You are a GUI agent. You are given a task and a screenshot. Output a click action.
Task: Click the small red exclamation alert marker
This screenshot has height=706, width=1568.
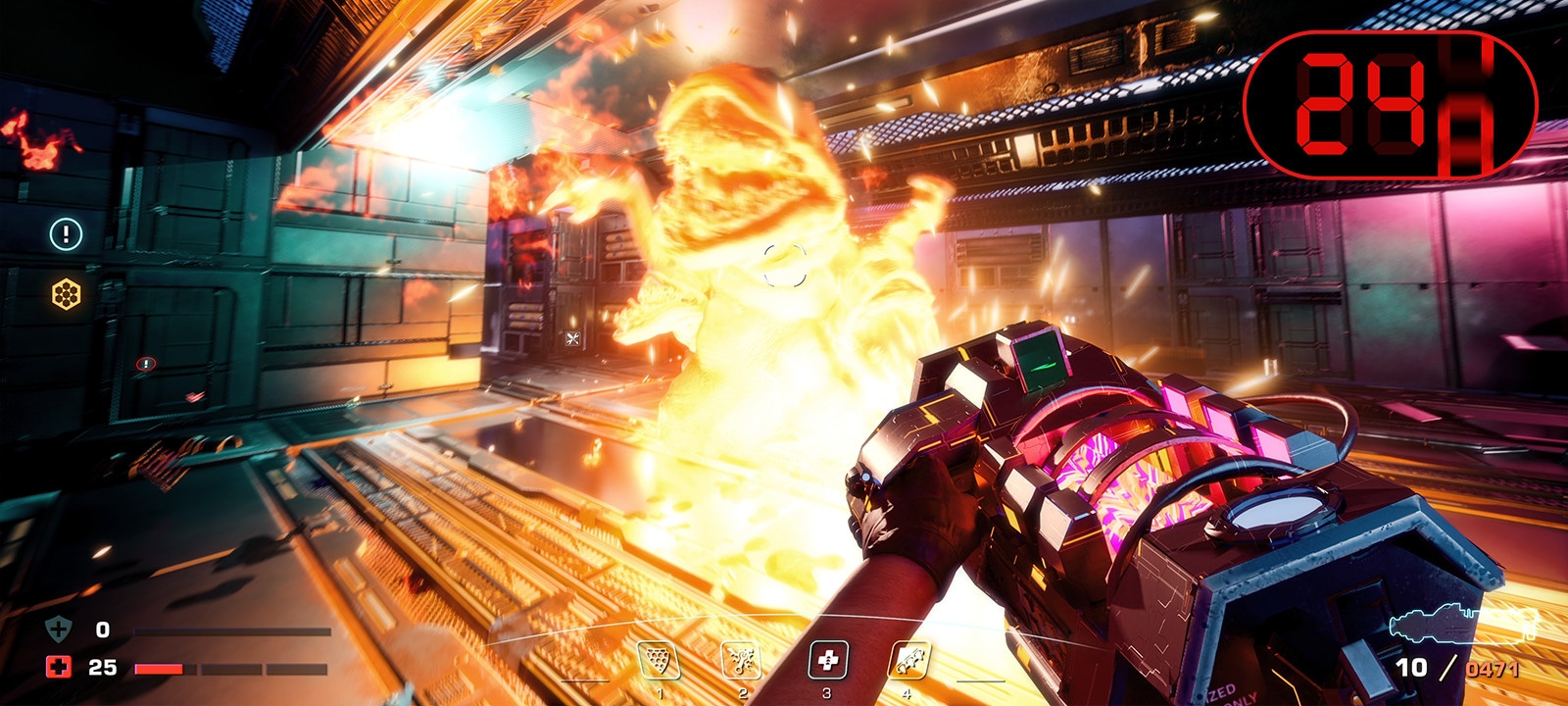(x=146, y=364)
